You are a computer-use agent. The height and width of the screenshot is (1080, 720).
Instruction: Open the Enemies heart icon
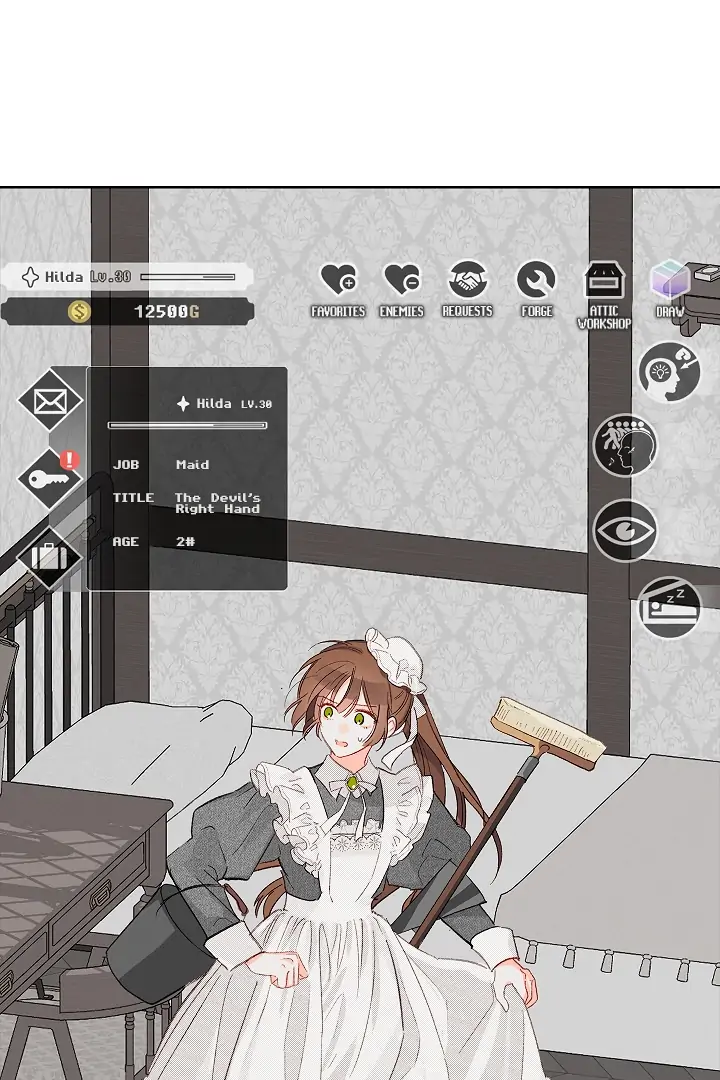tap(402, 282)
